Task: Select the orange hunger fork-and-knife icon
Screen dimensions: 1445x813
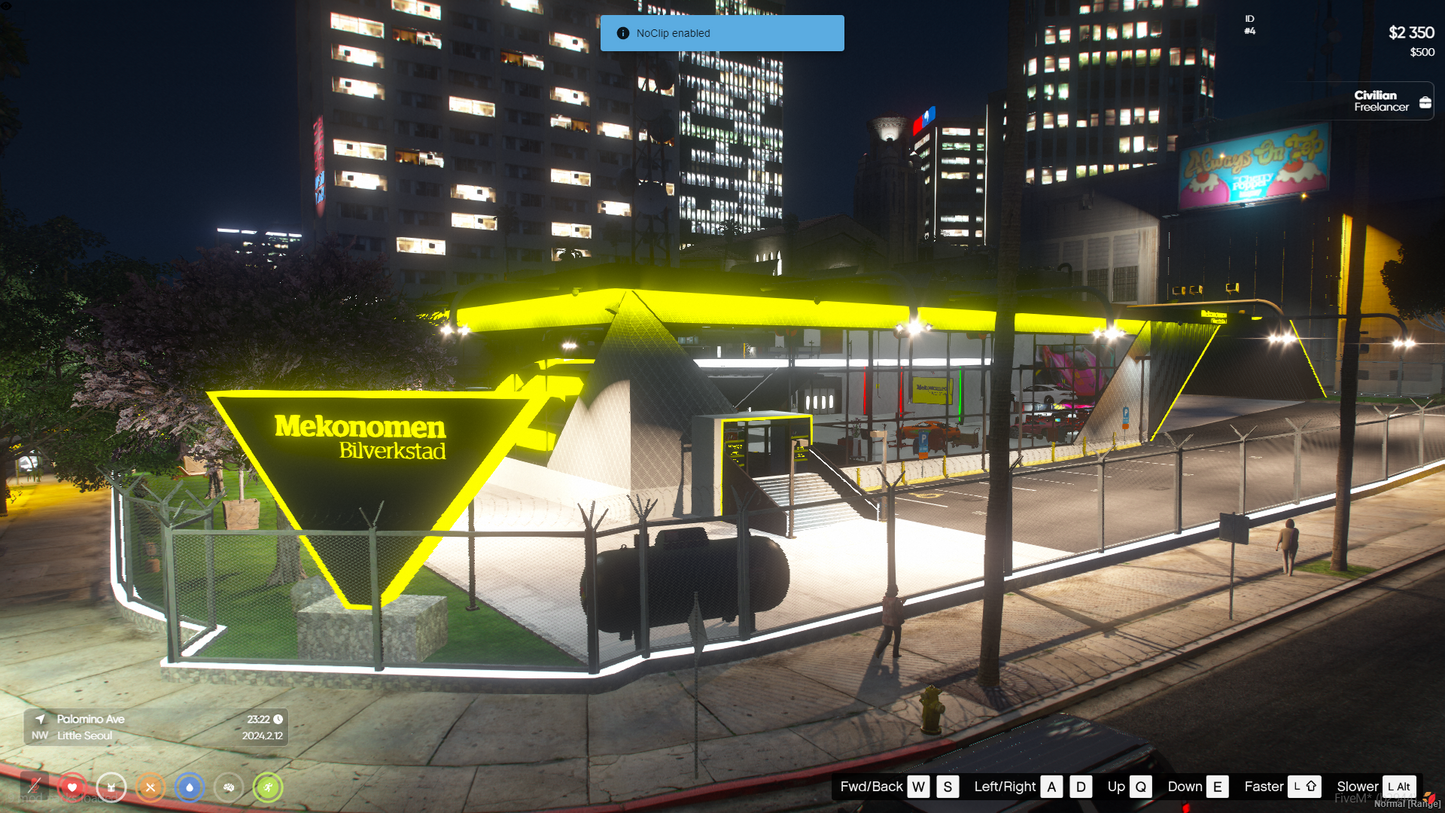Action: (x=150, y=788)
